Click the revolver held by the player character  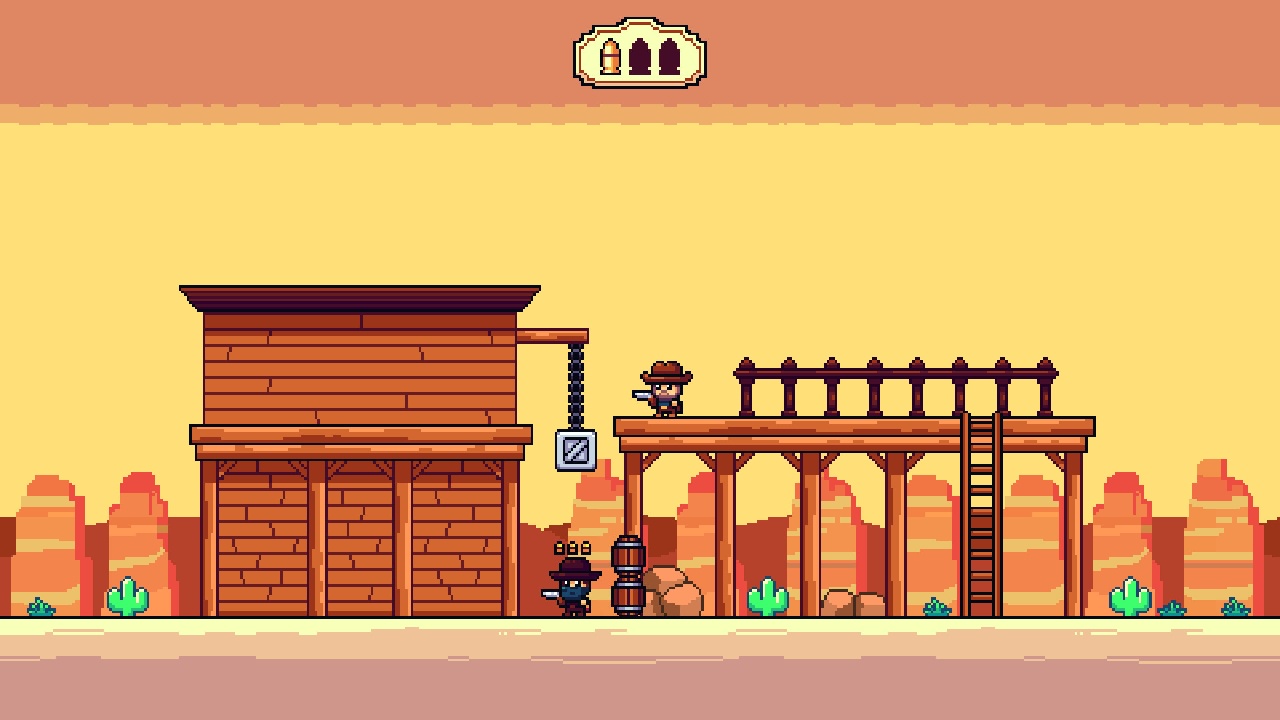coord(551,594)
